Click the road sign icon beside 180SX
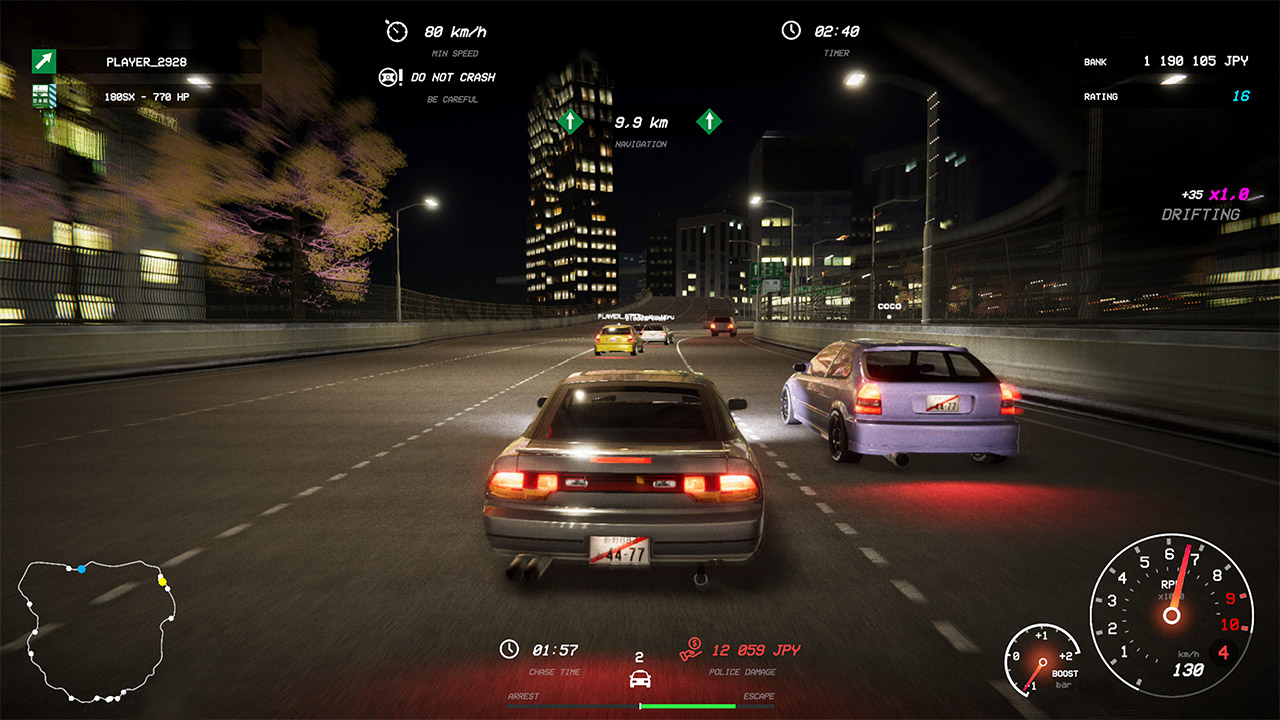Image resolution: width=1280 pixels, height=720 pixels. (42, 98)
